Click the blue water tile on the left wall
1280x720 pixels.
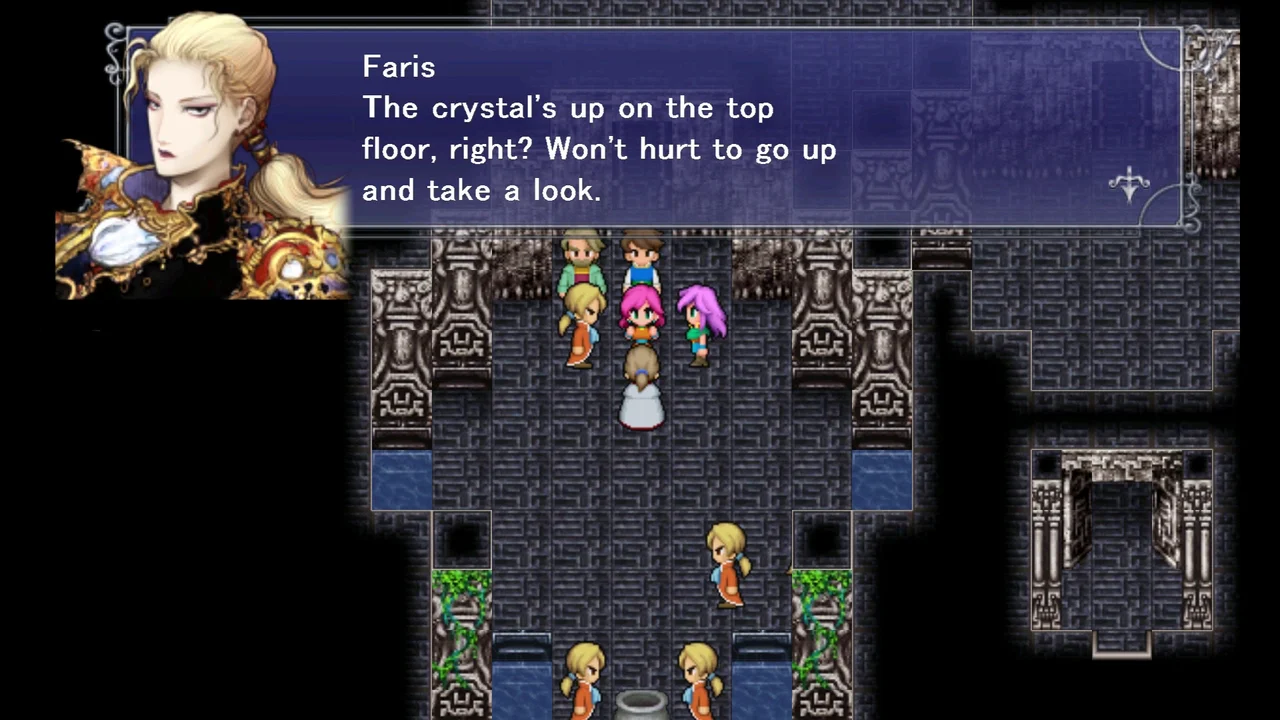click(400, 480)
